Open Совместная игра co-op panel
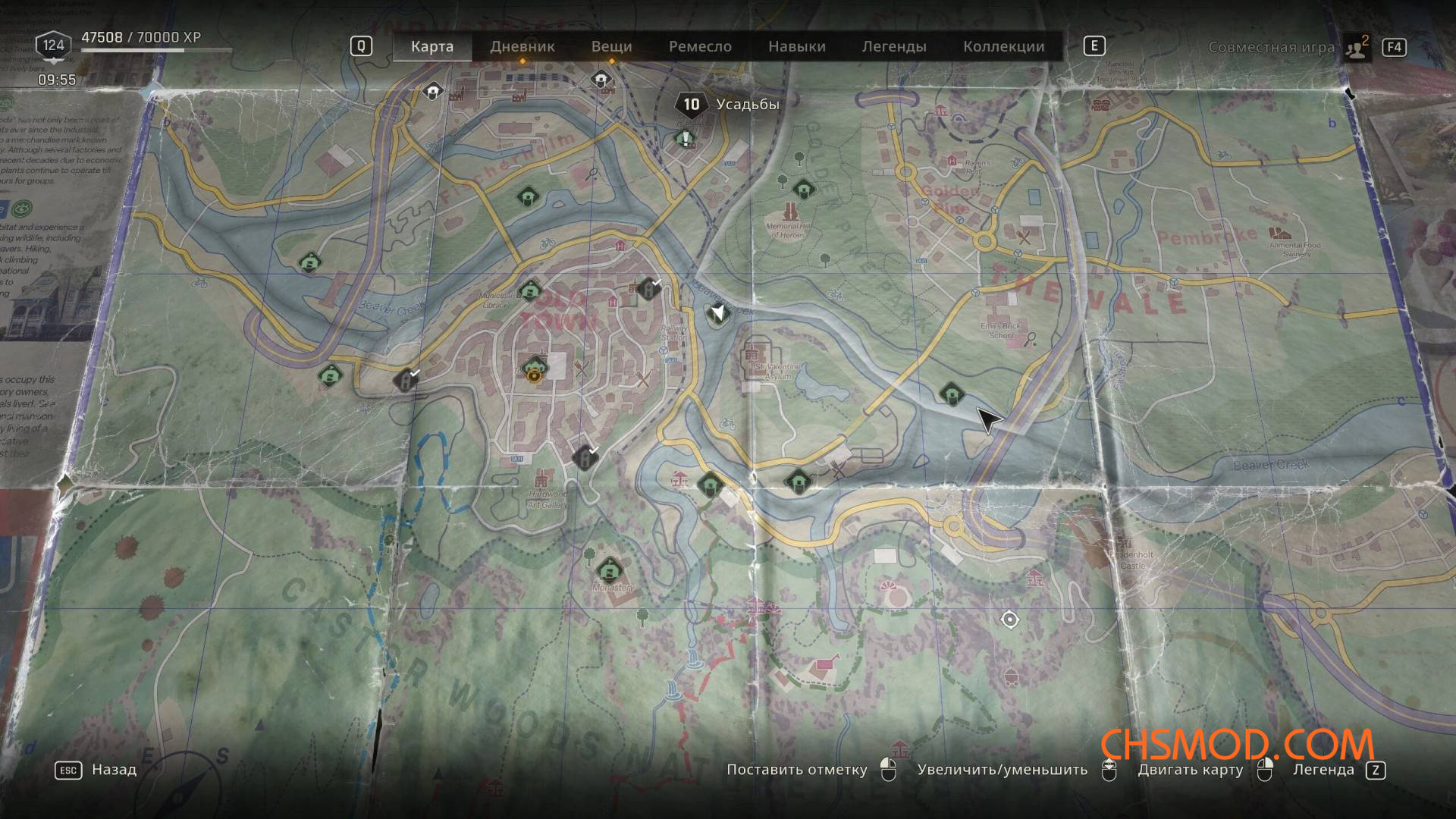 (1272, 47)
